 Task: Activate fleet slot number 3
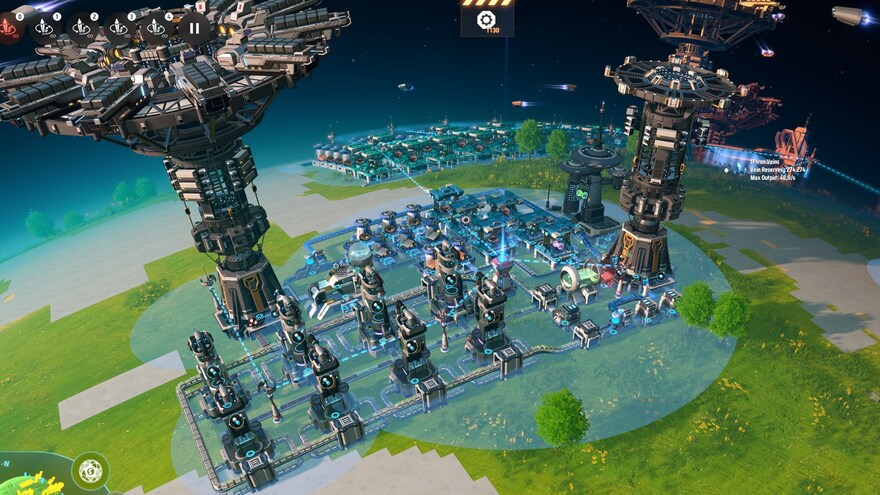coord(119,28)
